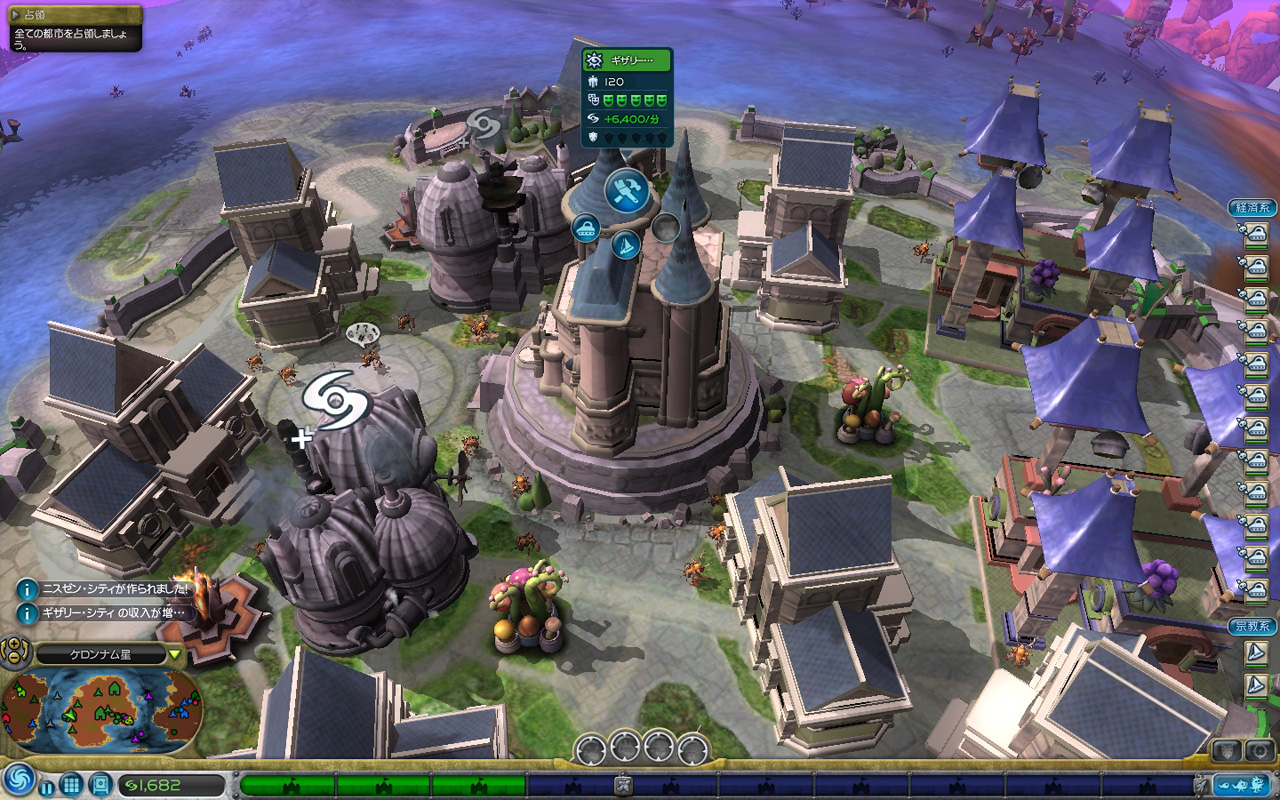This screenshot has height=800, width=1280.
Task: Zoom in with the minimap plus button
Action: click(13, 646)
